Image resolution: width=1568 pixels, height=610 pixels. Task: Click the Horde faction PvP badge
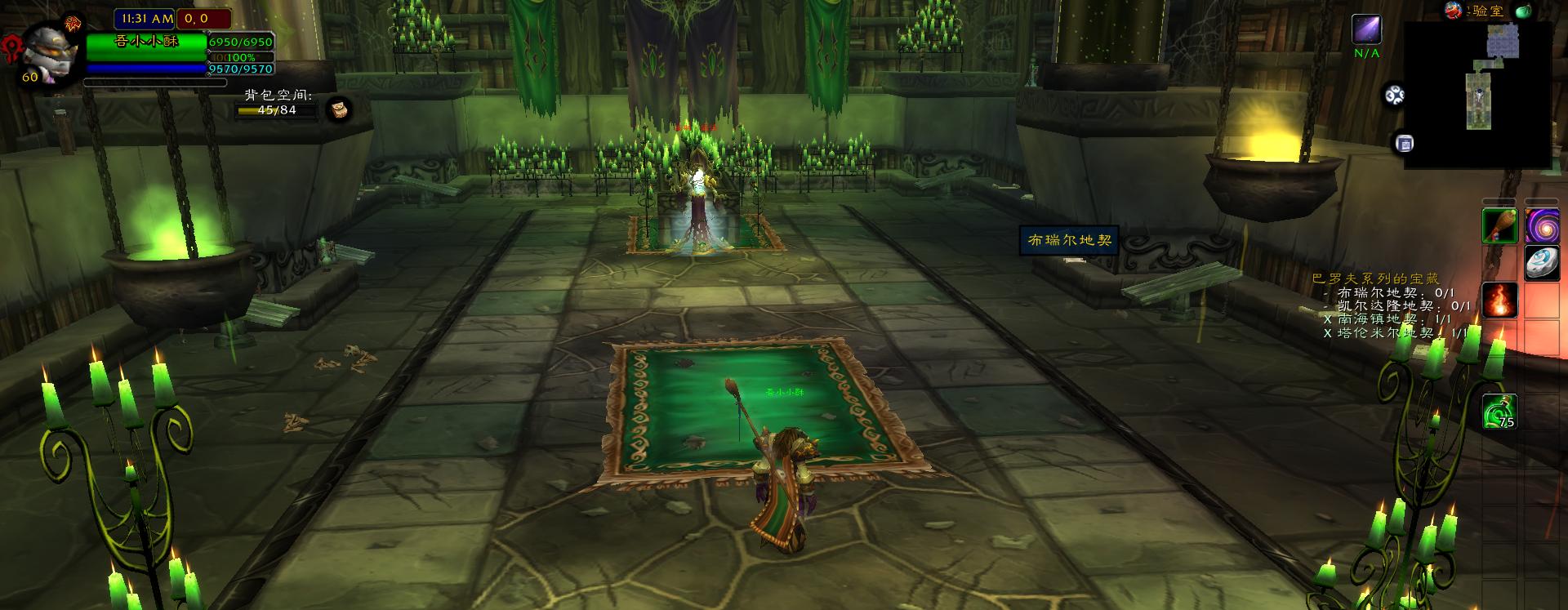[x=14, y=45]
